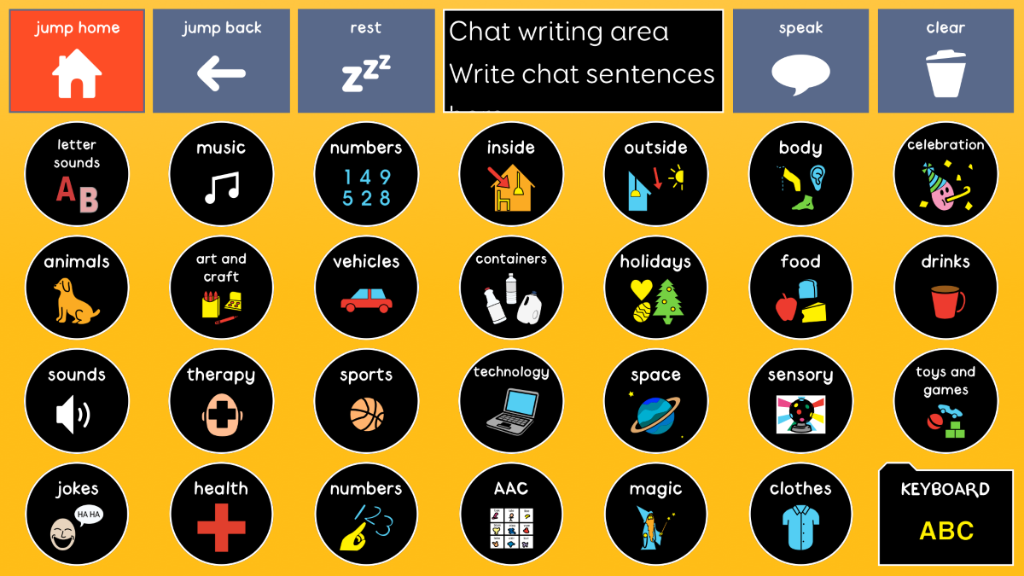Speak the written chat message

tap(800, 61)
